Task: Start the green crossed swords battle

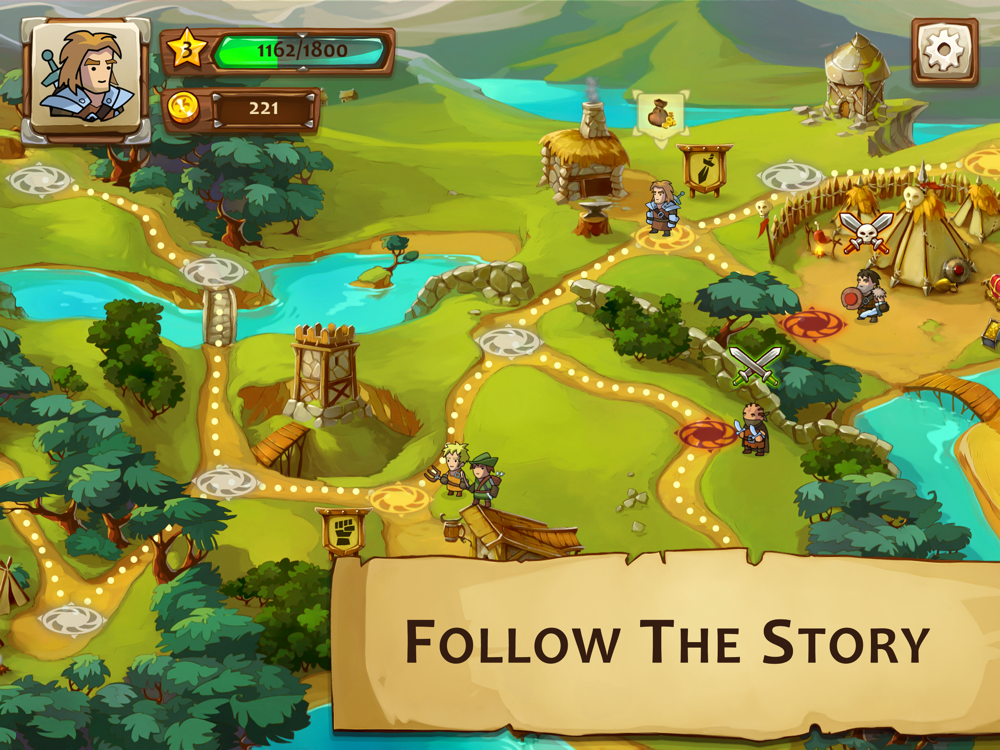Action: tap(754, 366)
